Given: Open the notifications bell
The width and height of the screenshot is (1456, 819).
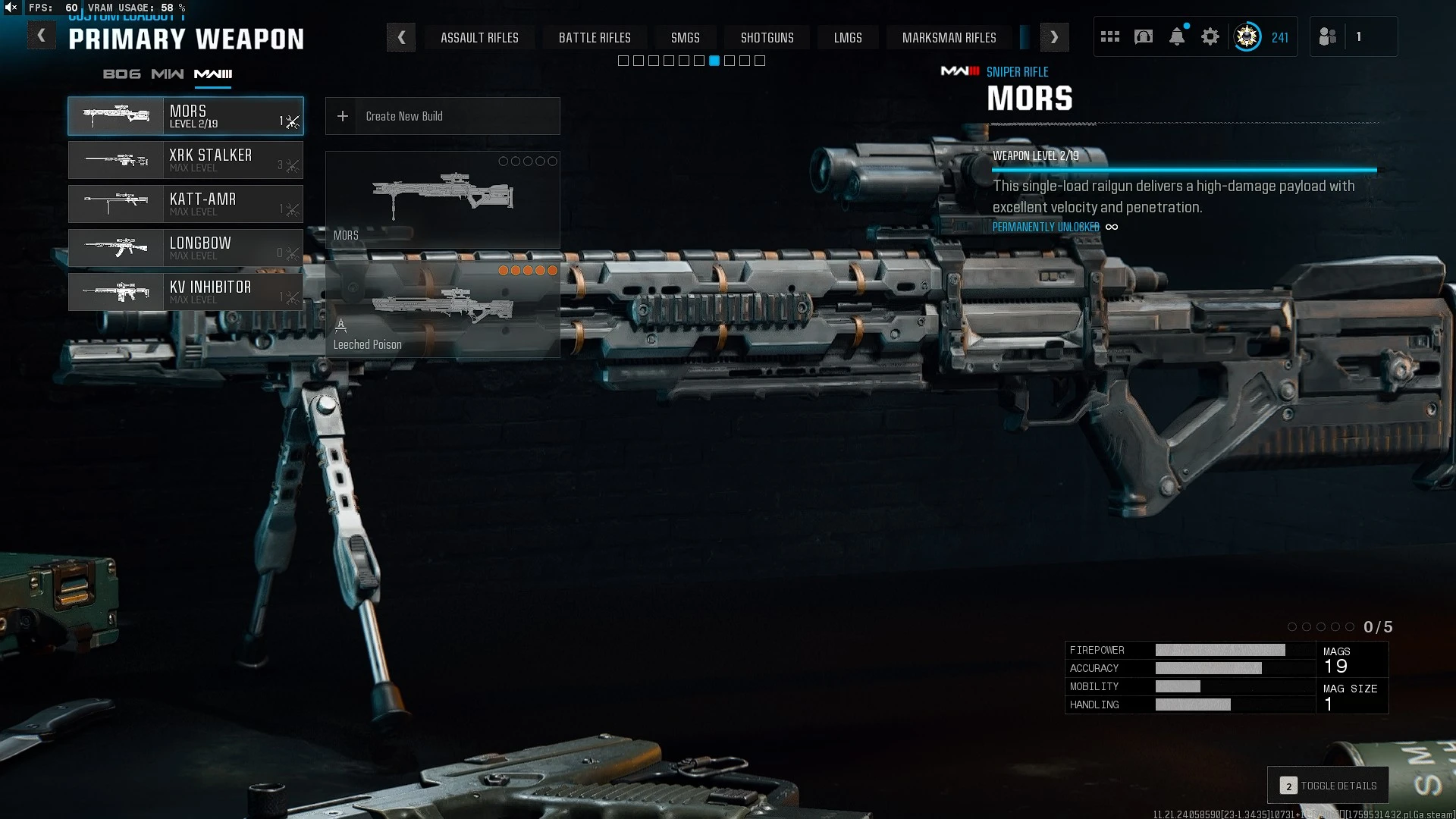Looking at the screenshot, I should coord(1177,36).
